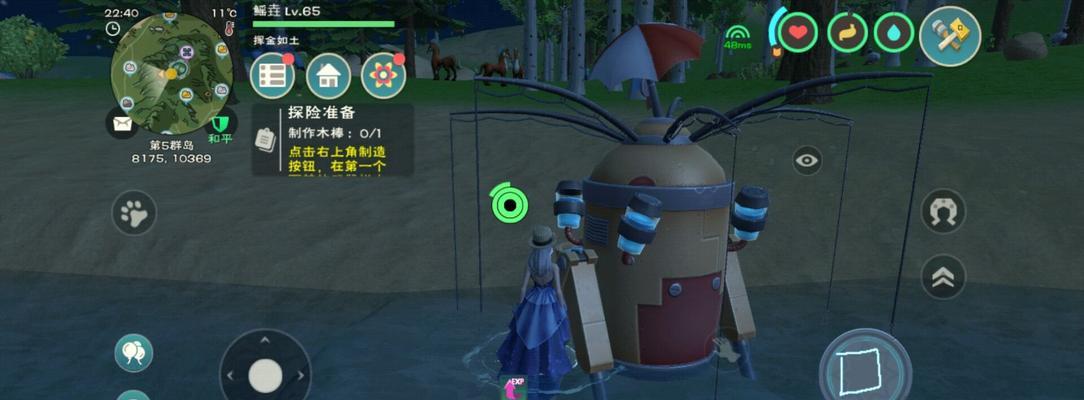Screen dimensions: 1084x400
Task: Toggle the eye view button
Action: (807, 160)
